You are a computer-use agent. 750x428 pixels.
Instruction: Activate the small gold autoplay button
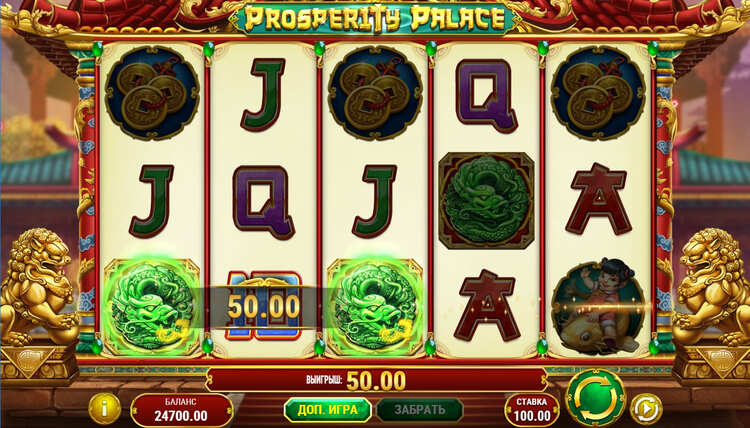[647, 408]
